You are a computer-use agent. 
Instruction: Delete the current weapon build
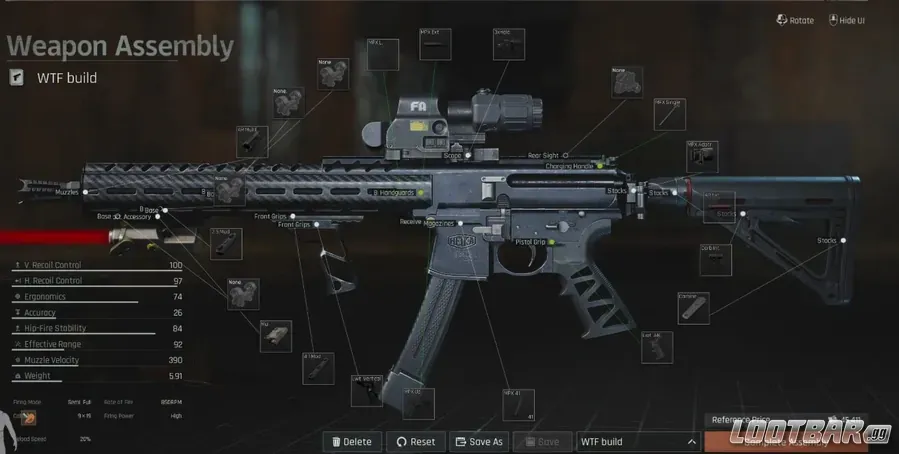[x=351, y=441]
